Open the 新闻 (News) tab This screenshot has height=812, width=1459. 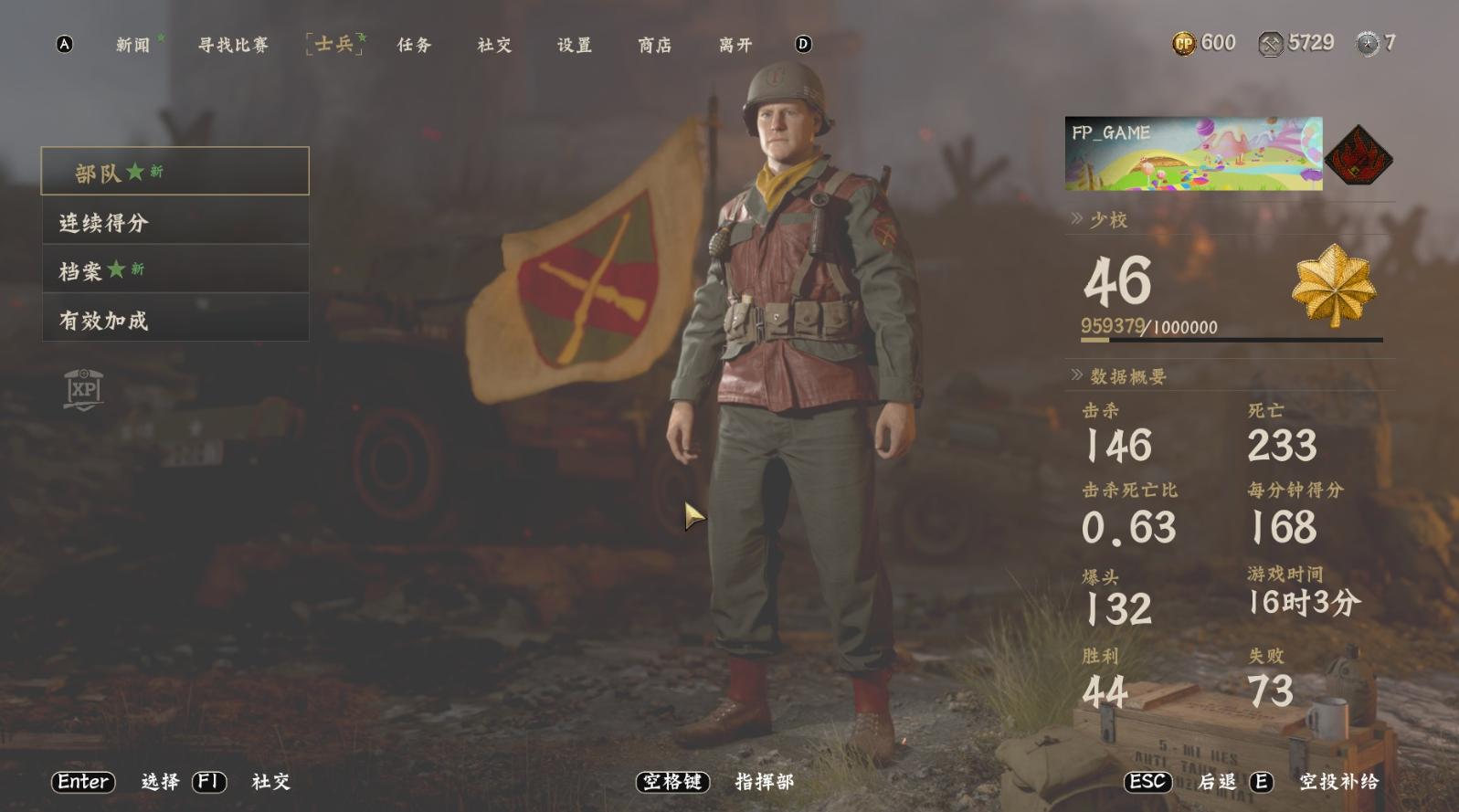point(133,45)
